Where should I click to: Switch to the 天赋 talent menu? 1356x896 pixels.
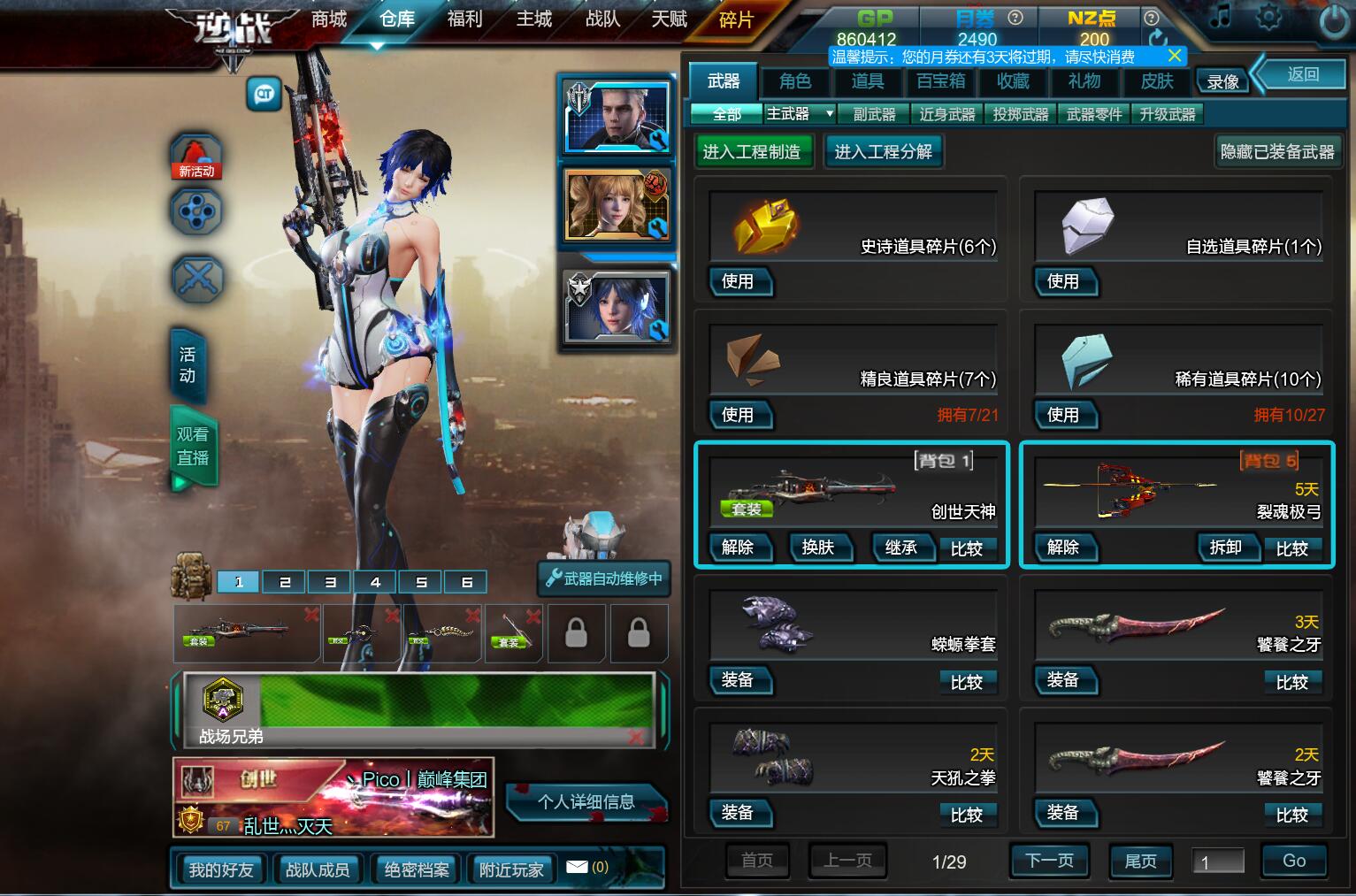click(669, 19)
